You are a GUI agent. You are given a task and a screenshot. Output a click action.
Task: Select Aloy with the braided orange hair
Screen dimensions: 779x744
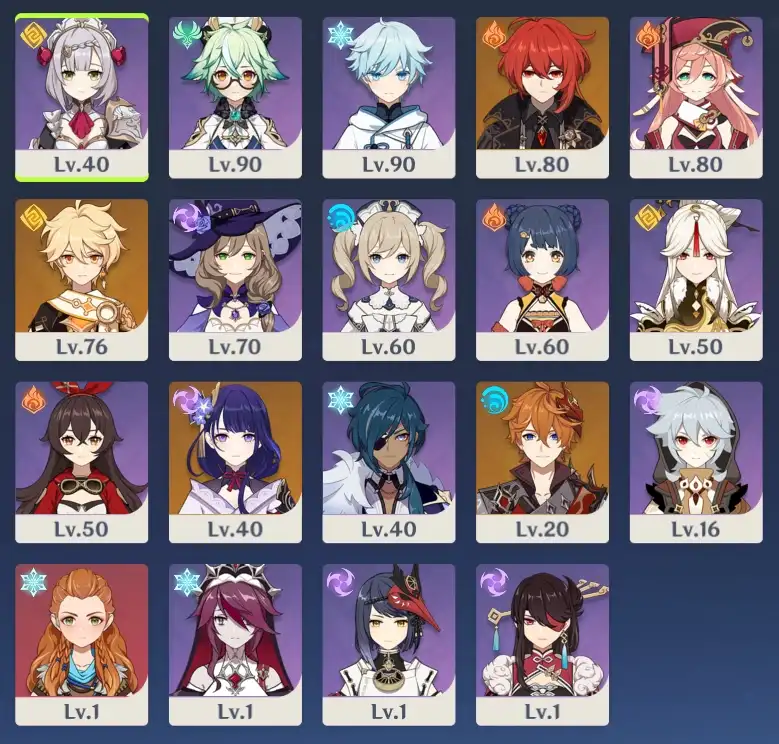82,643
